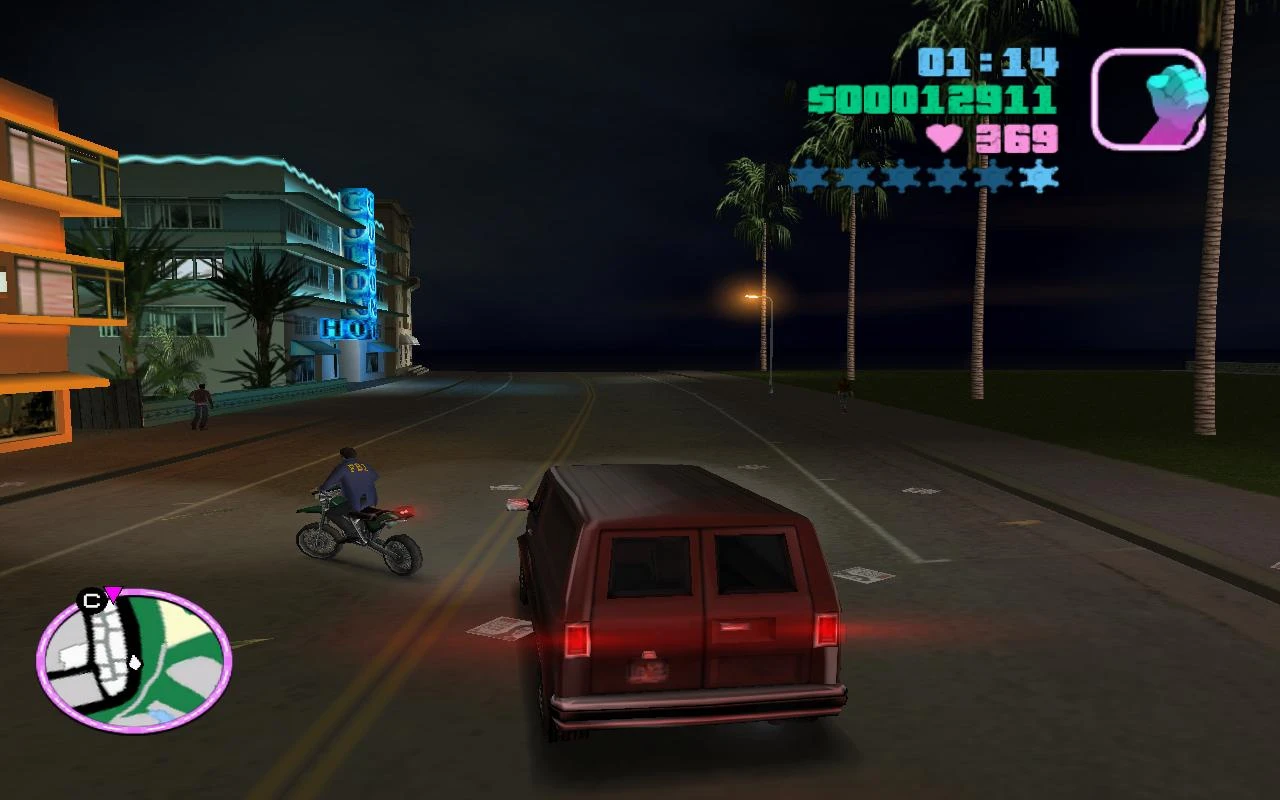Click the 'C' compass marker above the radar

coord(90,600)
